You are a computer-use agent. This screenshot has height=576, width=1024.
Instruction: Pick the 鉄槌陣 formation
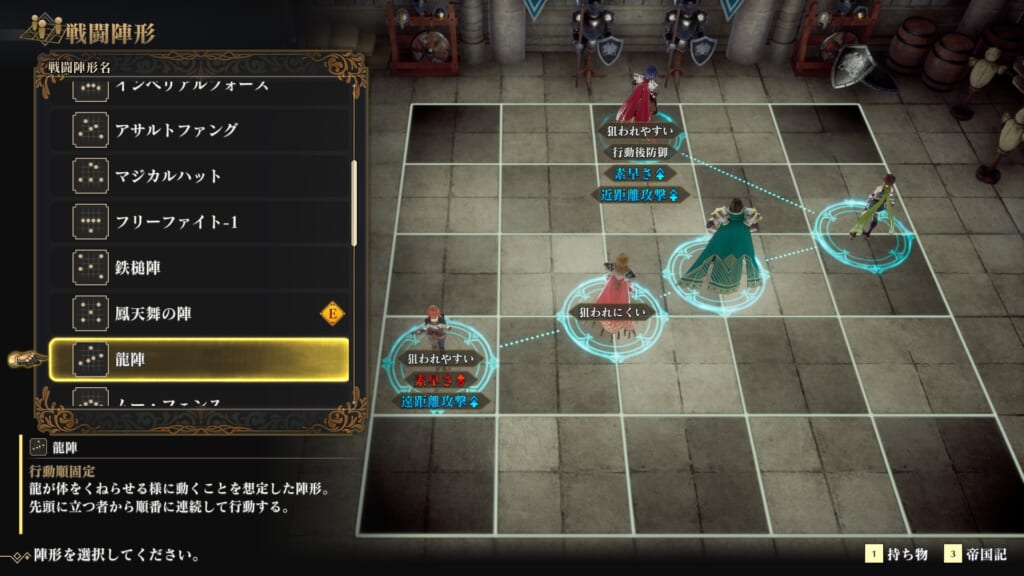click(200, 268)
